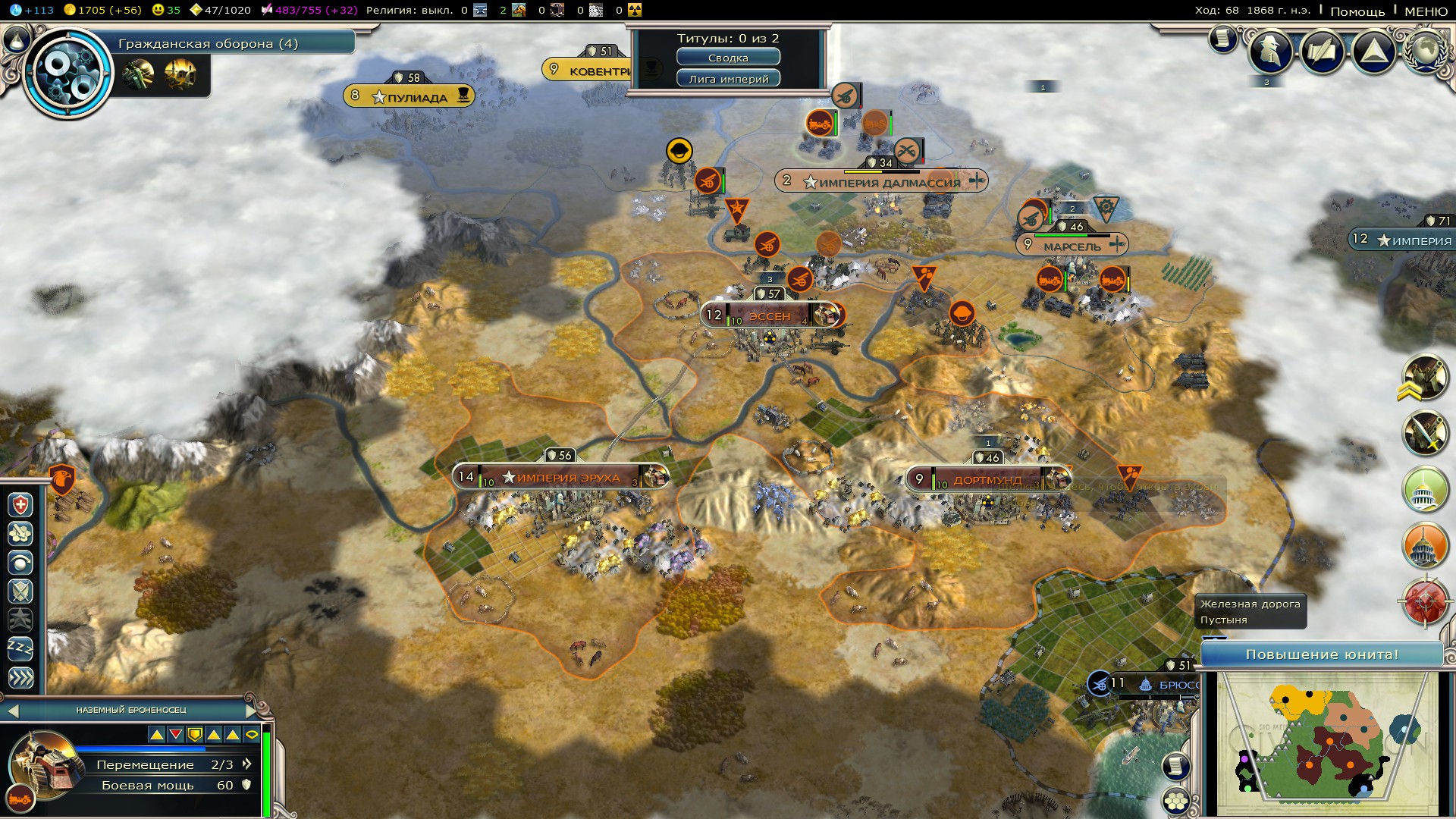Click the Повышение юнита! button
Viewport: 1456px width, 819px height.
pos(1322,654)
